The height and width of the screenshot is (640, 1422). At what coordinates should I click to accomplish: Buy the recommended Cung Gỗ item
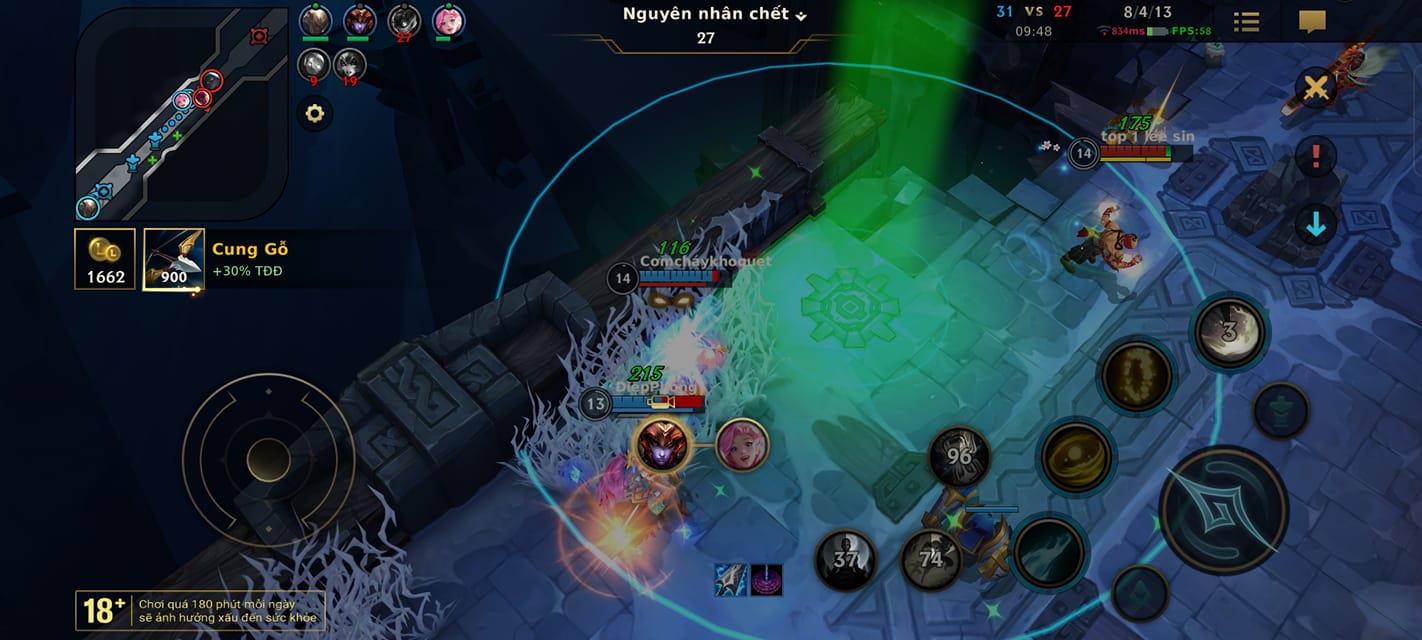174,259
